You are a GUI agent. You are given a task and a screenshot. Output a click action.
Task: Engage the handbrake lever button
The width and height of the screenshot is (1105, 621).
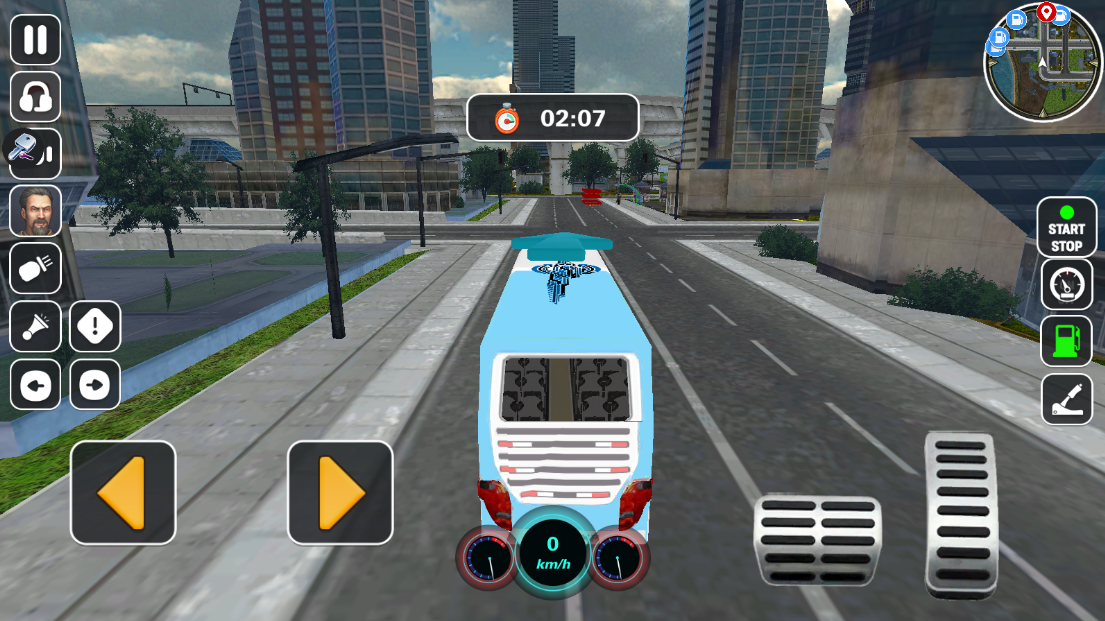click(x=1066, y=399)
